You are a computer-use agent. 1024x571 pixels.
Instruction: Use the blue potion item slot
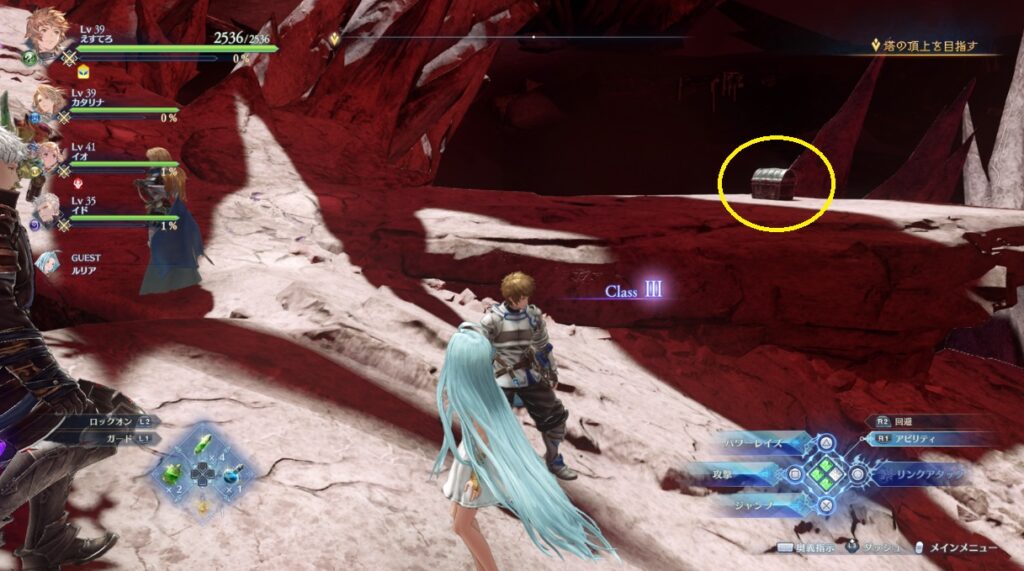pyautogui.click(x=232, y=477)
